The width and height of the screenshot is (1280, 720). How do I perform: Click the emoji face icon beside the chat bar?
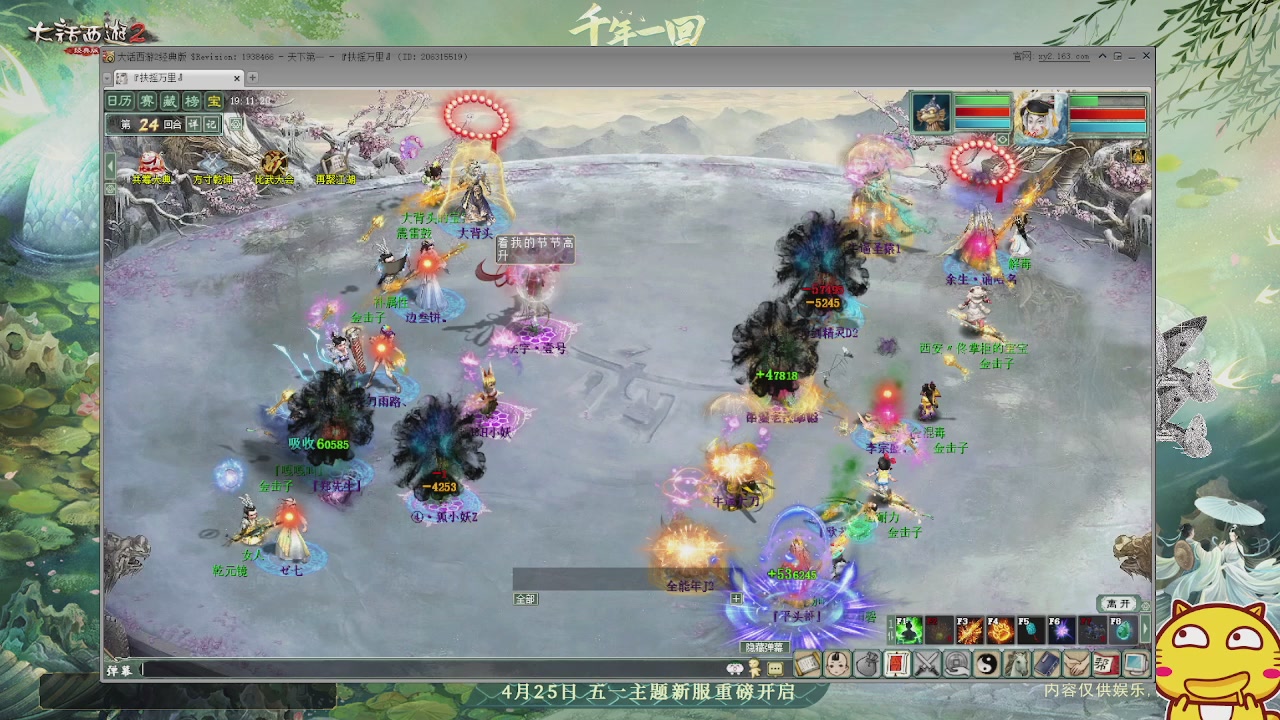[x=735, y=670]
